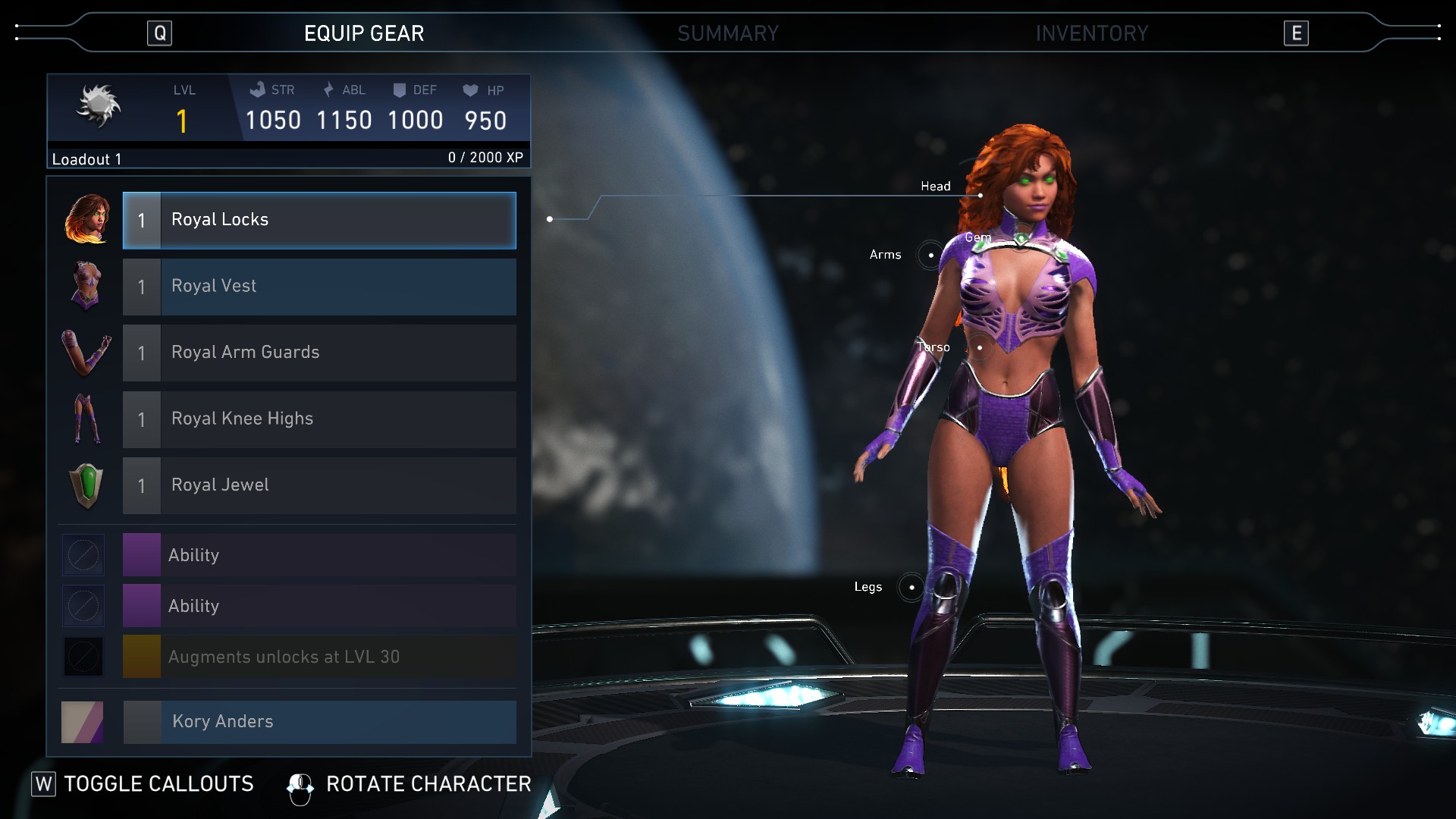Select the Royal Jewel accessory slot
1456x819 pixels.
coord(319,485)
